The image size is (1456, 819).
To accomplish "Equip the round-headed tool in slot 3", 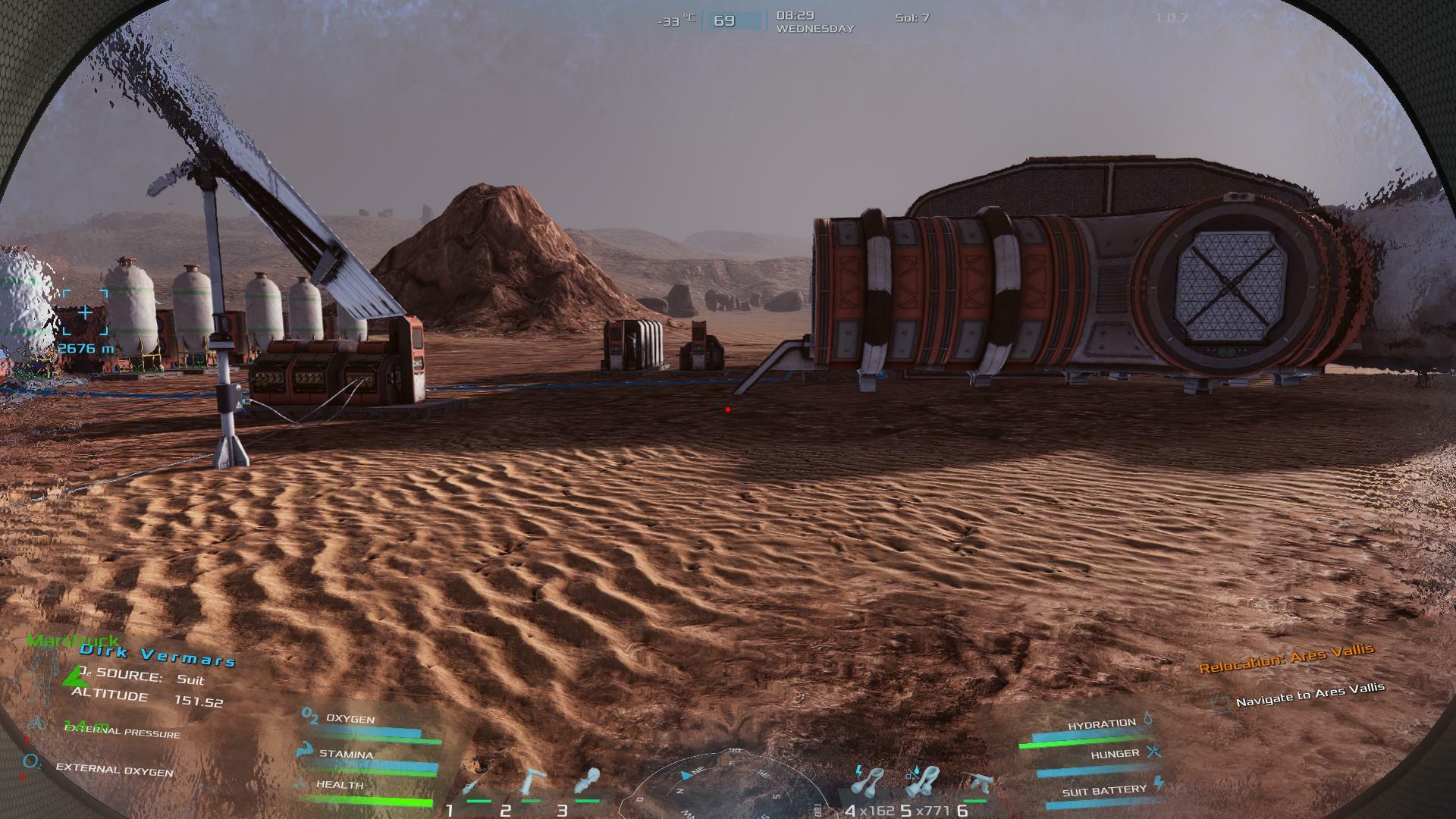I will click(x=588, y=783).
